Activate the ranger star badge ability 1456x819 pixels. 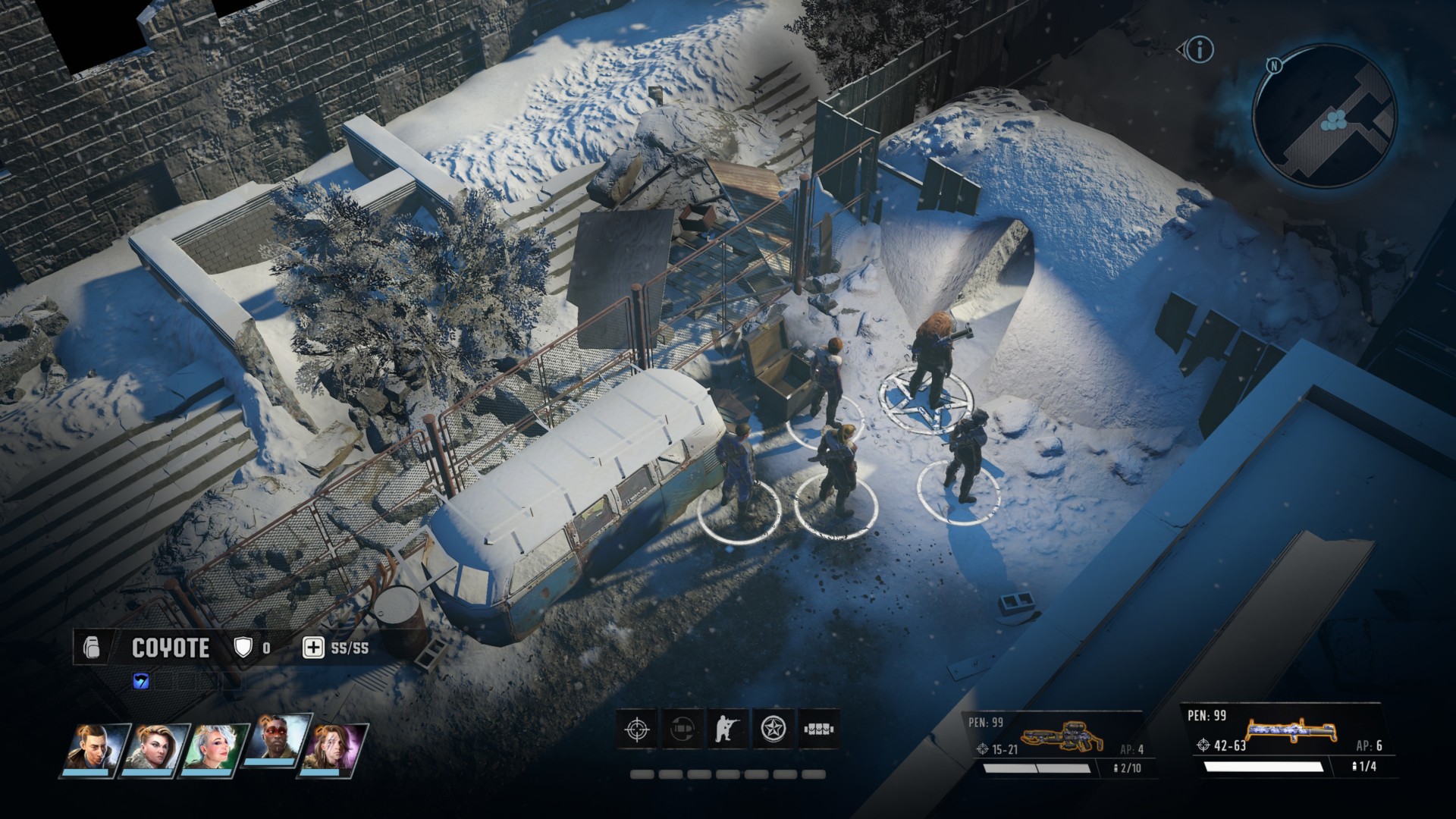(x=773, y=730)
